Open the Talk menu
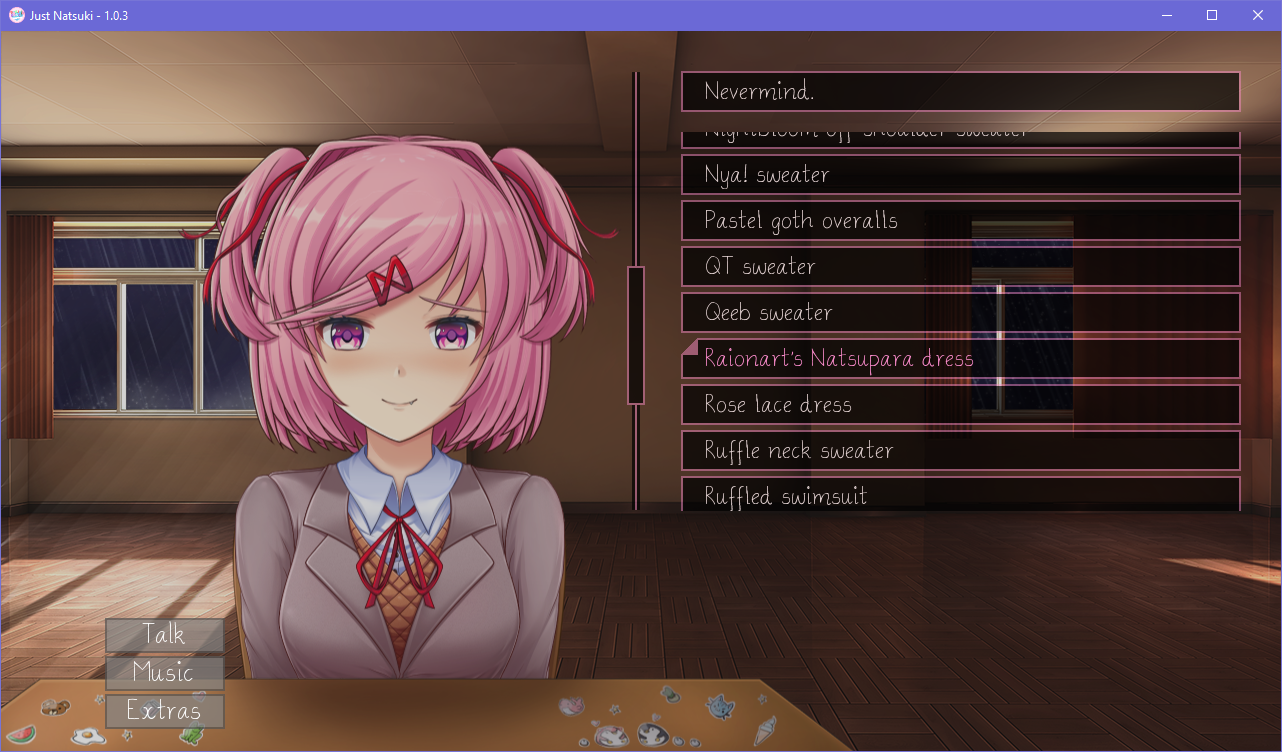 pyautogui.click(x=164, y=634)
